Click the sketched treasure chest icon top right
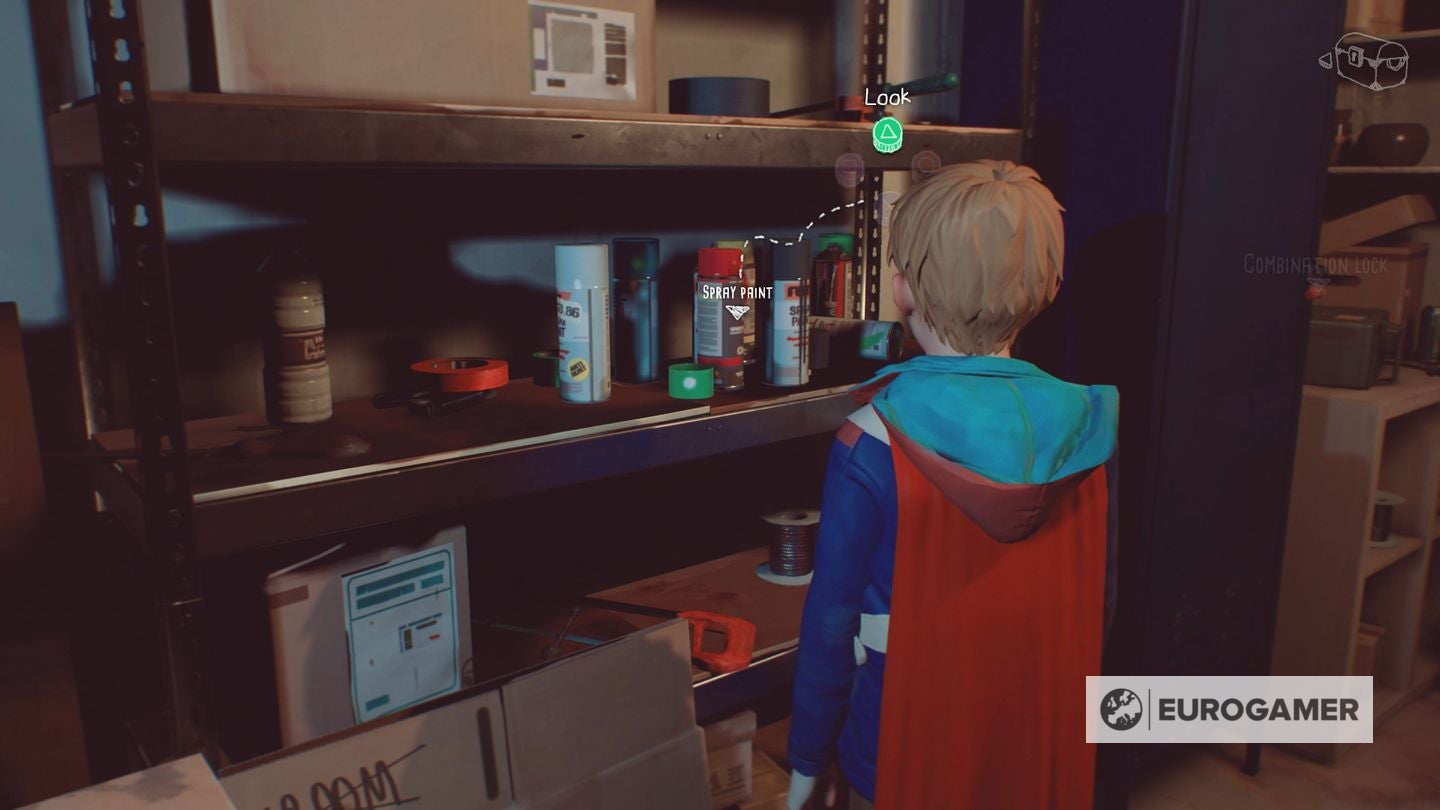This screenshot has width=1440, height=810. point(1370,60)
